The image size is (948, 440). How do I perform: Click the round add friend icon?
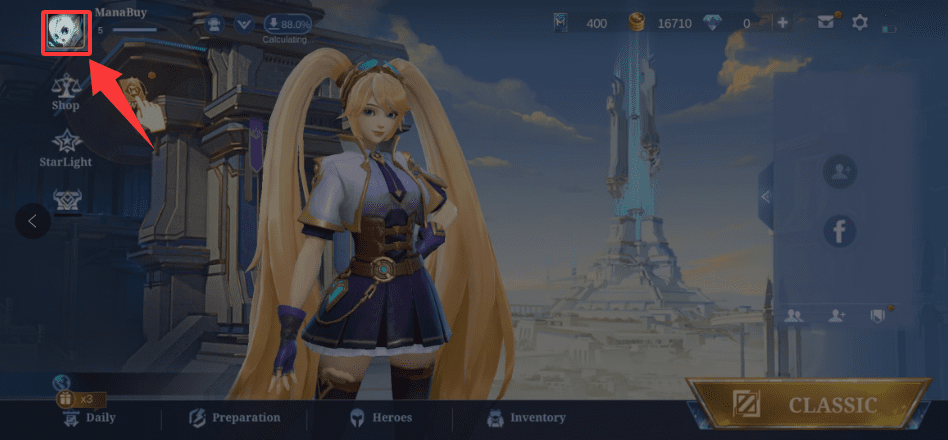tap(839, 172)
